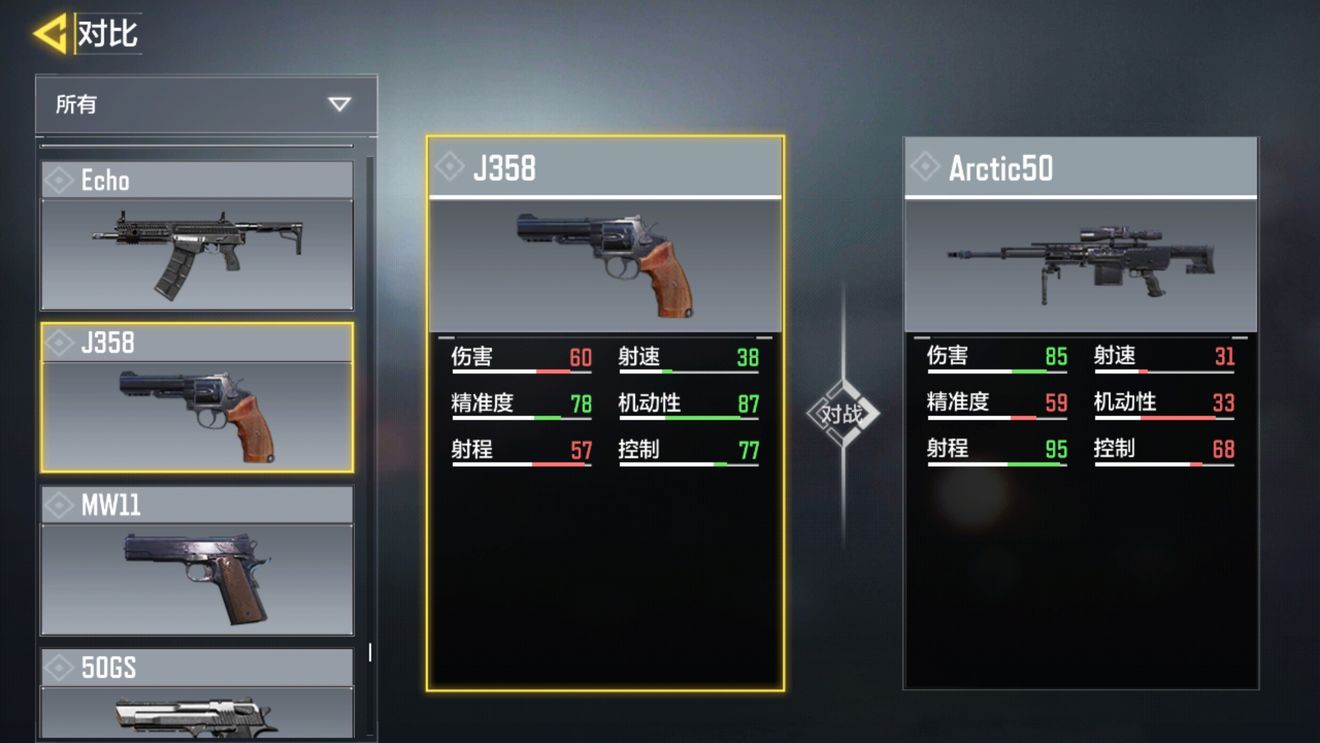Start the 对战 versus comparison

[x=842, y=413]
